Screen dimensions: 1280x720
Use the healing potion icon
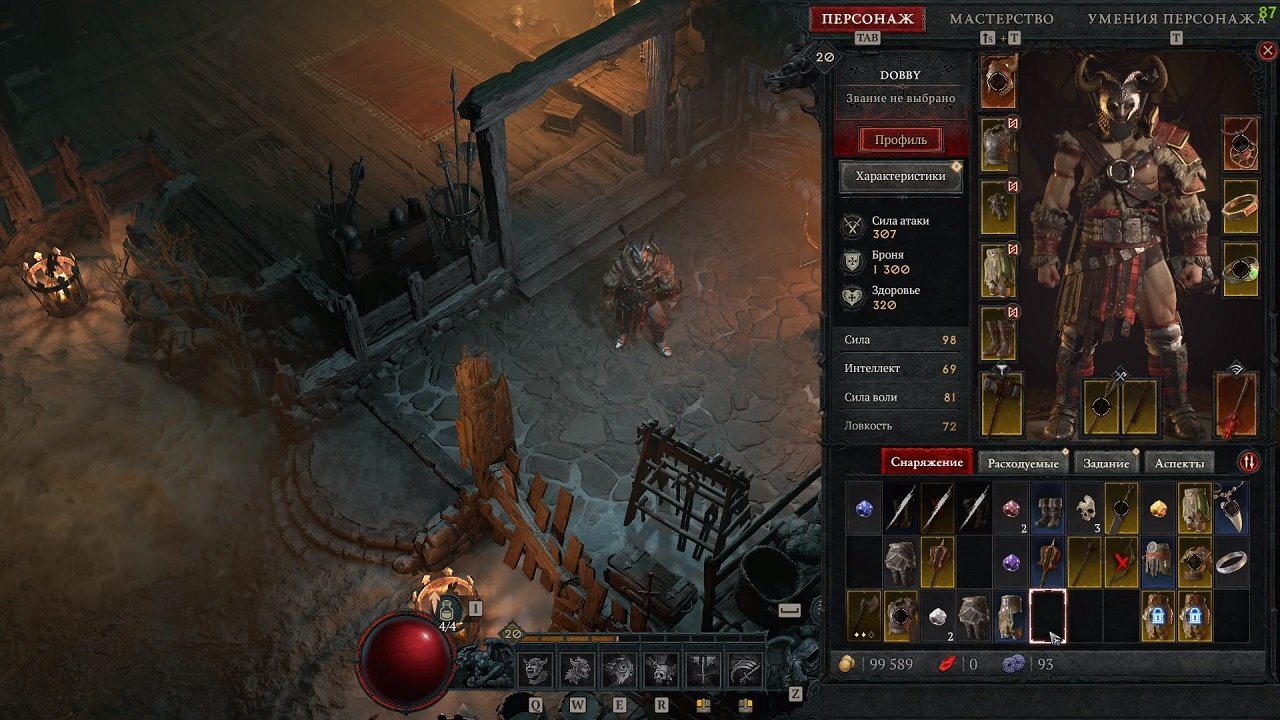click(x=449, y=609)
